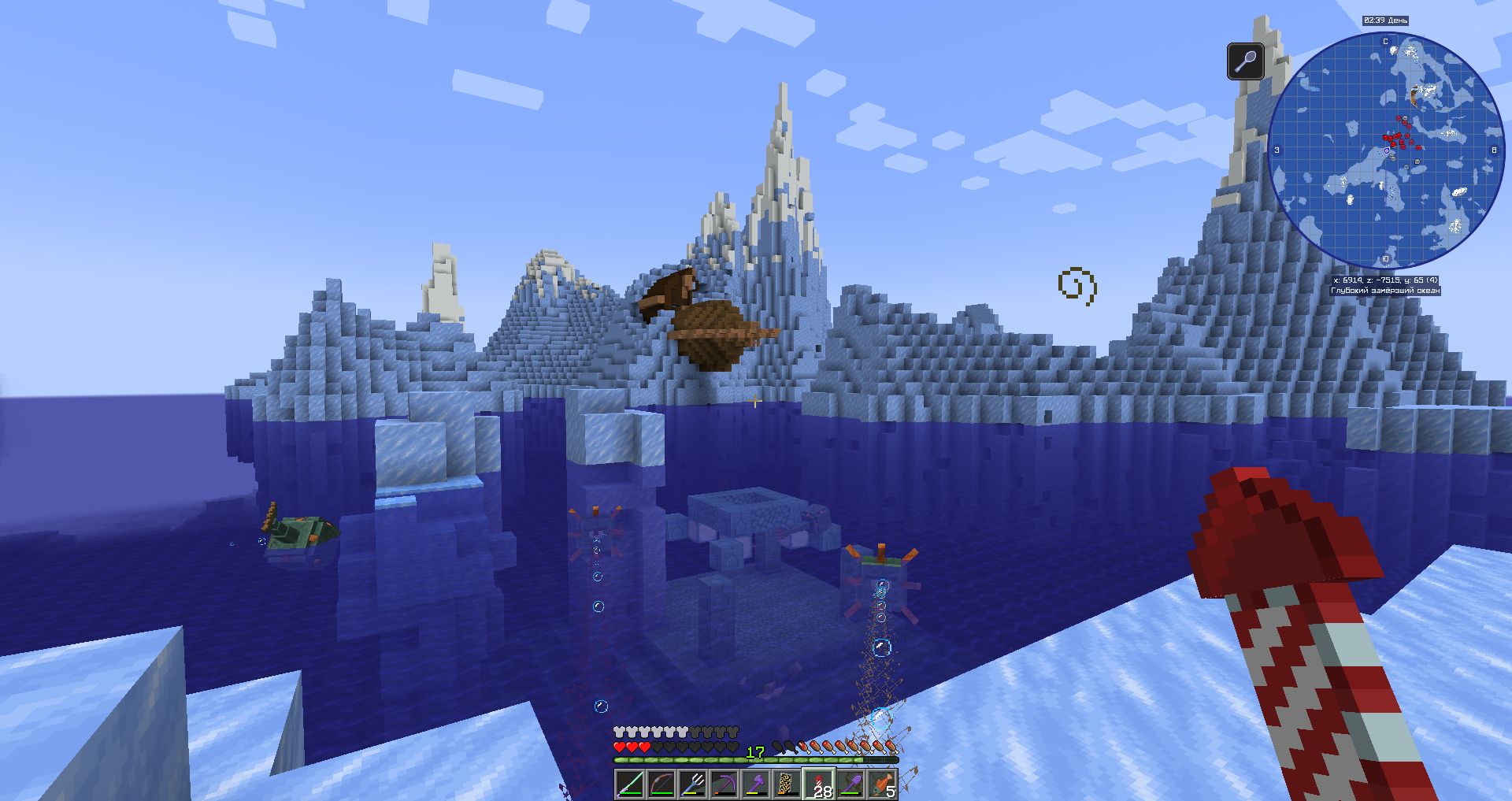Choose the yellow-black patterned item slot
Viewport: 1512px width, 801px height.
(787, 784)
